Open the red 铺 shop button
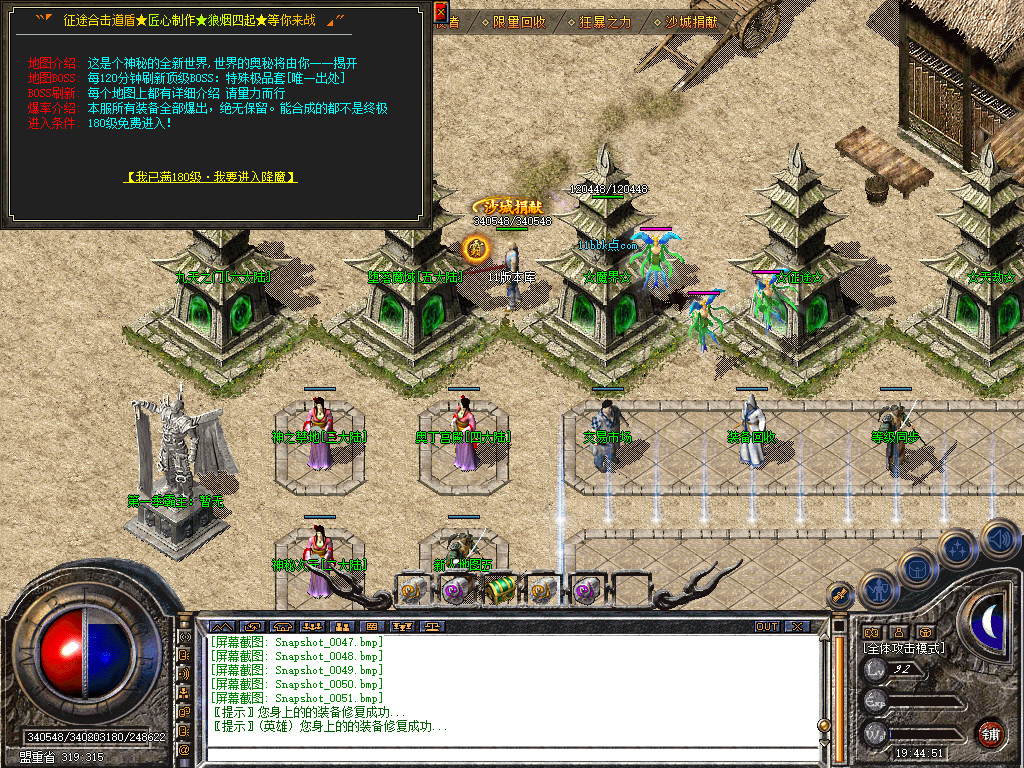 point(990,733)
